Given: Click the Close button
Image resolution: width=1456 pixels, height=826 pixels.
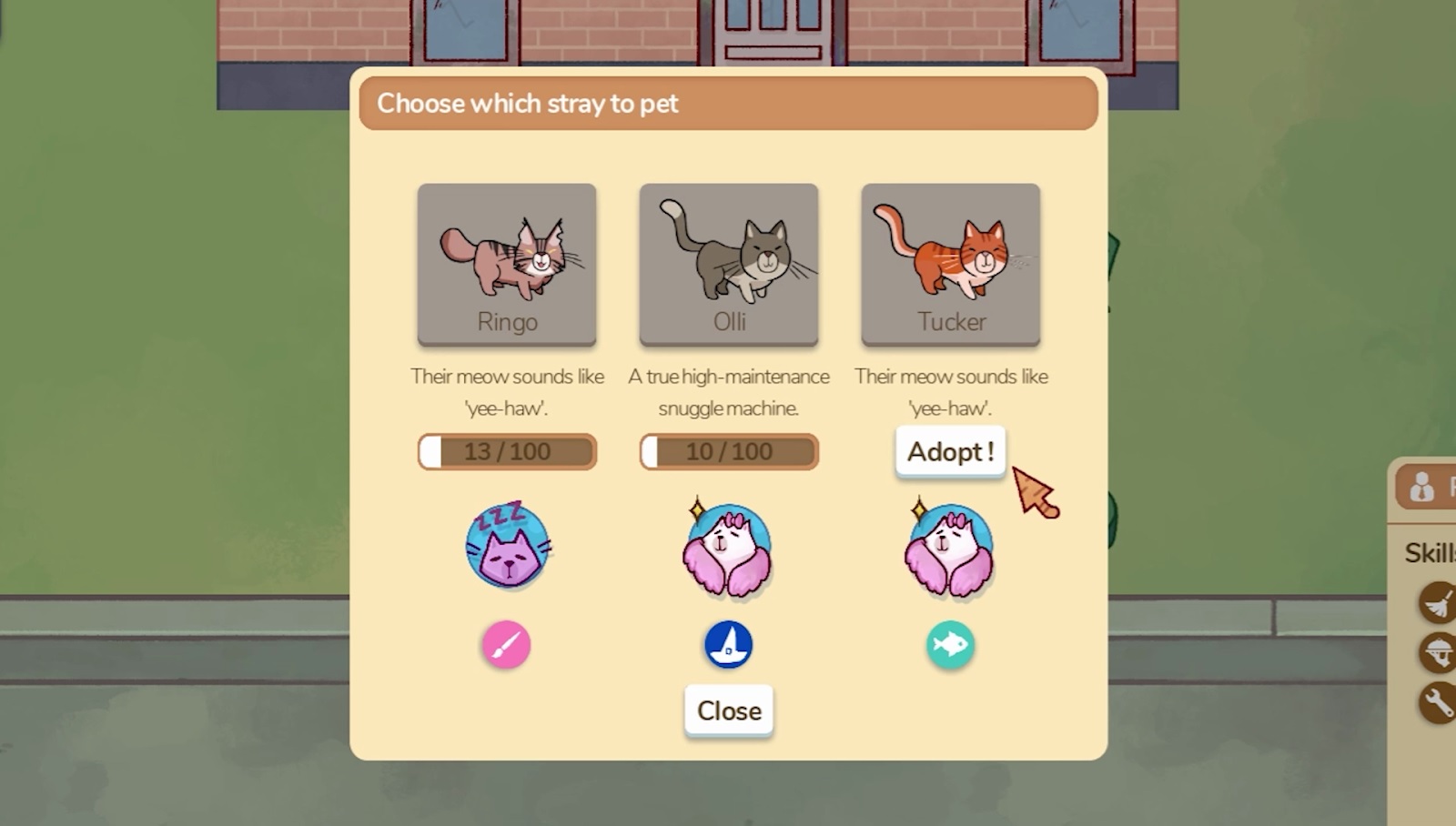Looking at the screenshot, I should click(x=728, y=710).
